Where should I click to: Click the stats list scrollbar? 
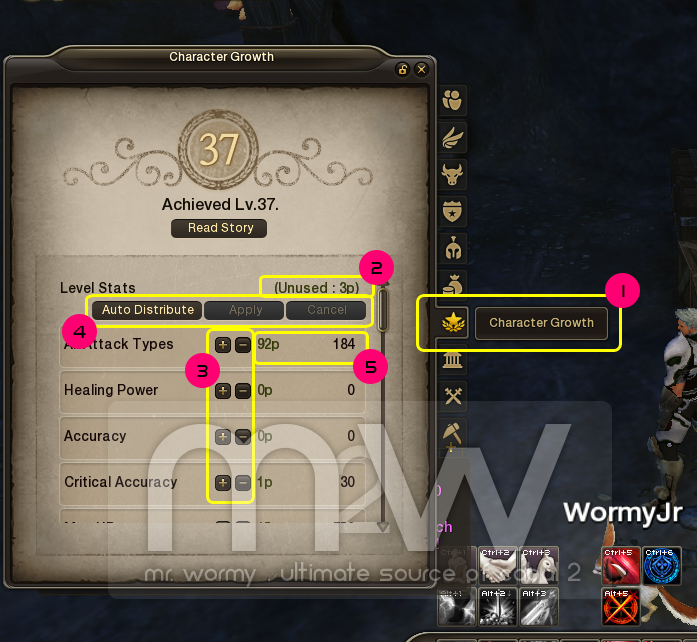point(382,310)
